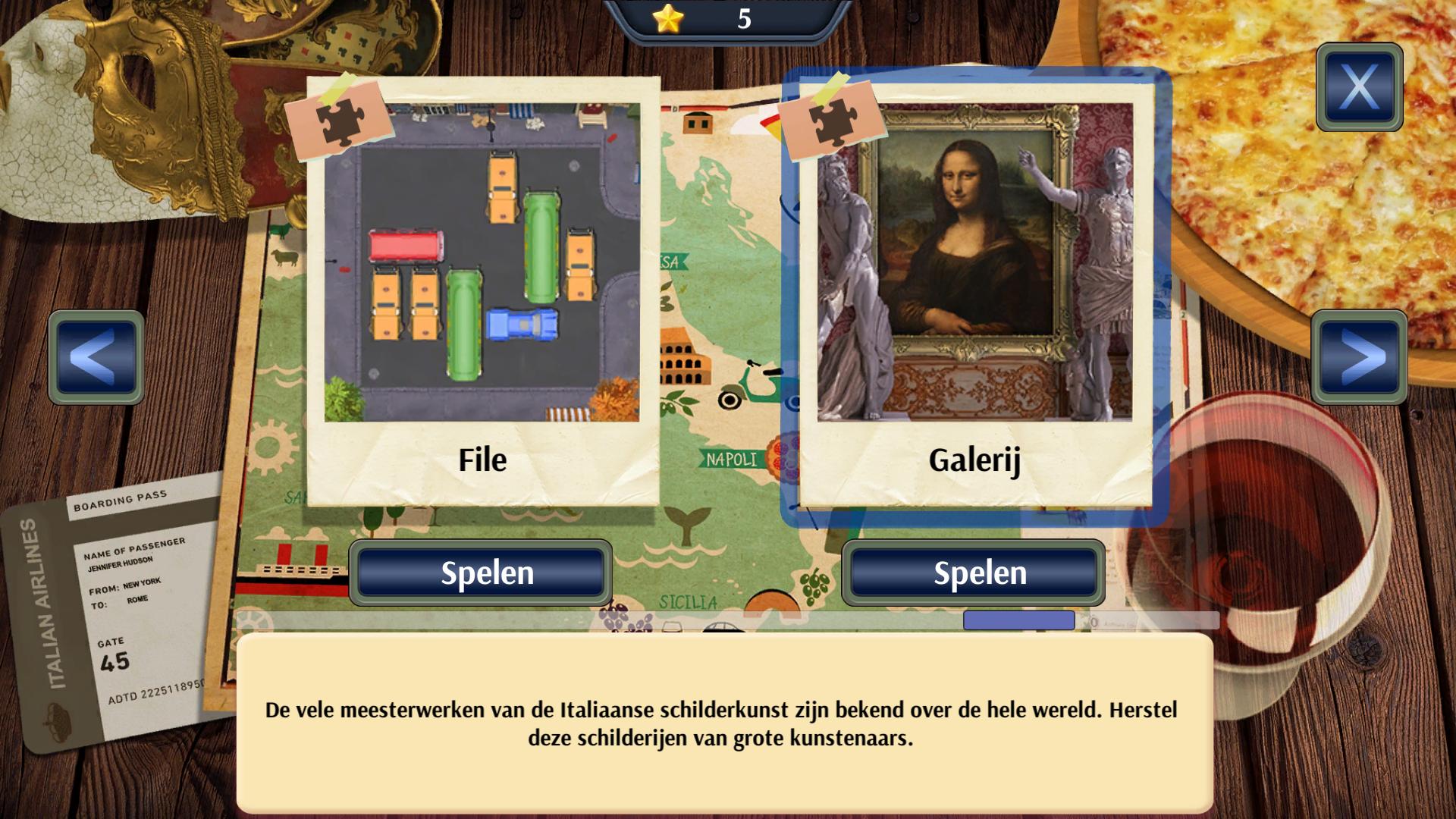The width and height of the screenshot is (1456, 819).
Task: Close the minigame selection screen
Action: click(1359, 87)
